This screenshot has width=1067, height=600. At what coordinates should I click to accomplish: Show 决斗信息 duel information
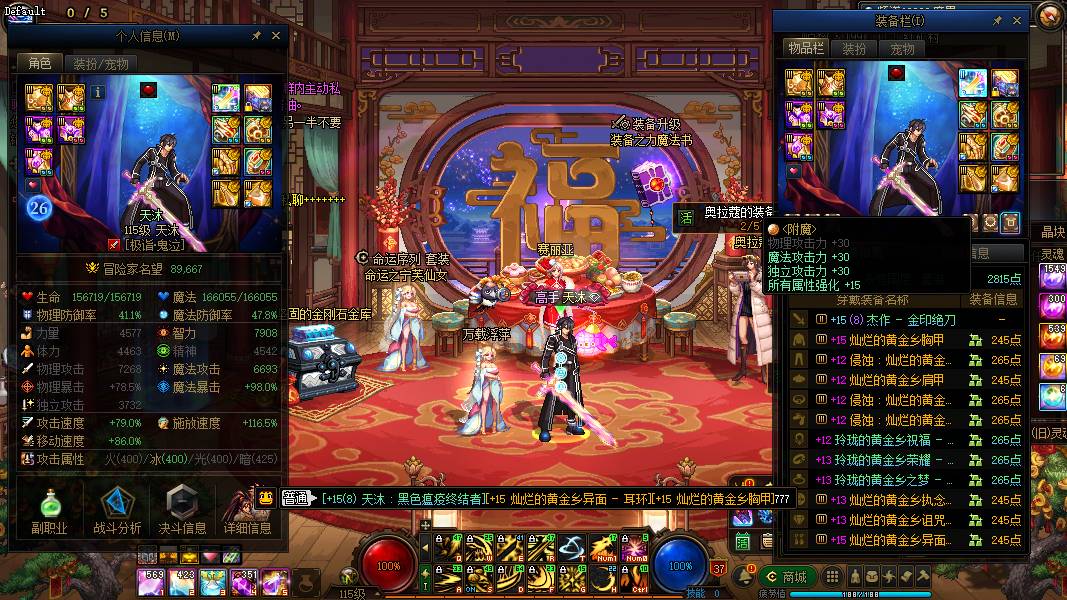coord(182,509)
